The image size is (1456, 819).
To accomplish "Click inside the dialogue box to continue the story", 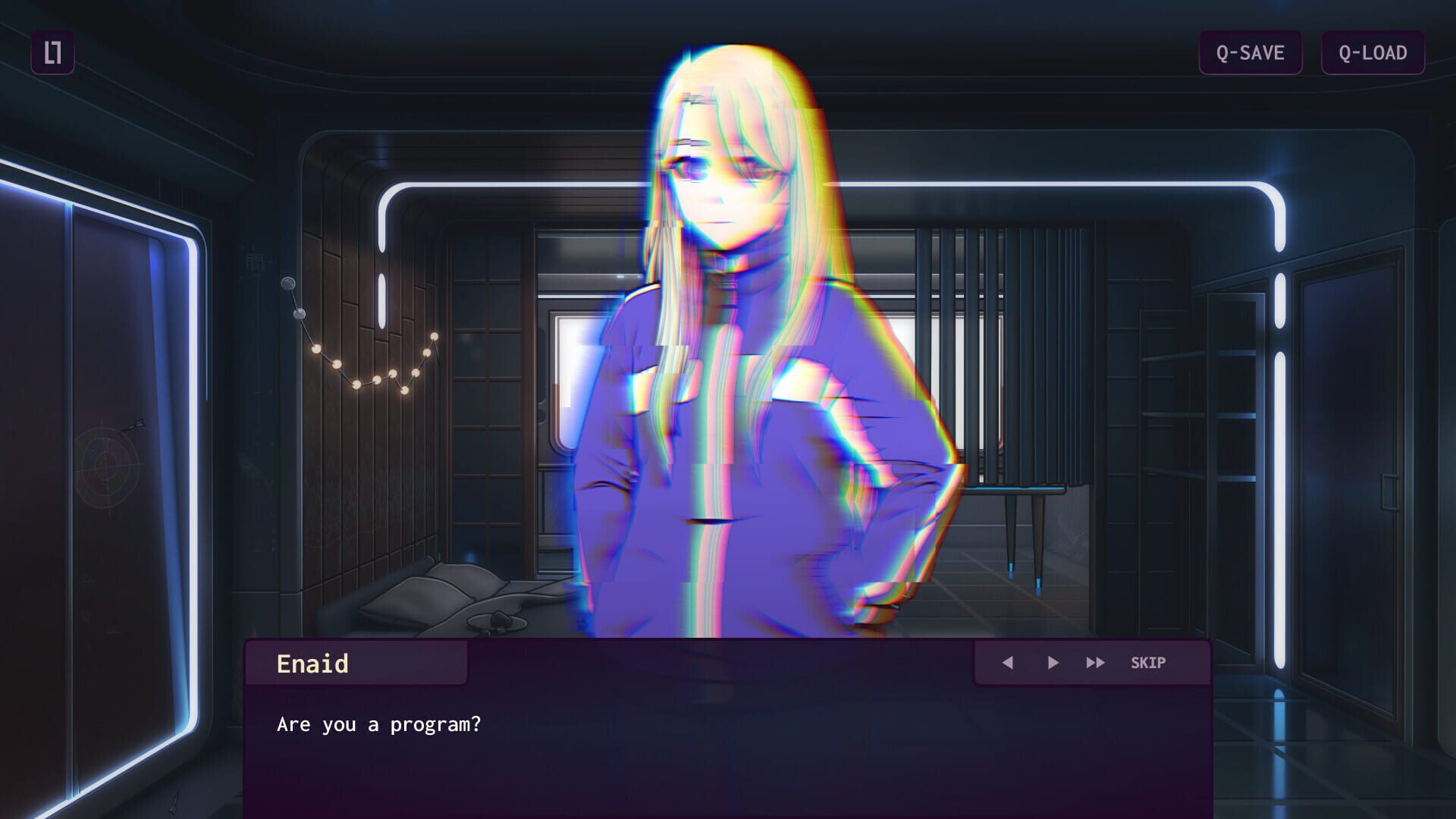I will (682, 751).
